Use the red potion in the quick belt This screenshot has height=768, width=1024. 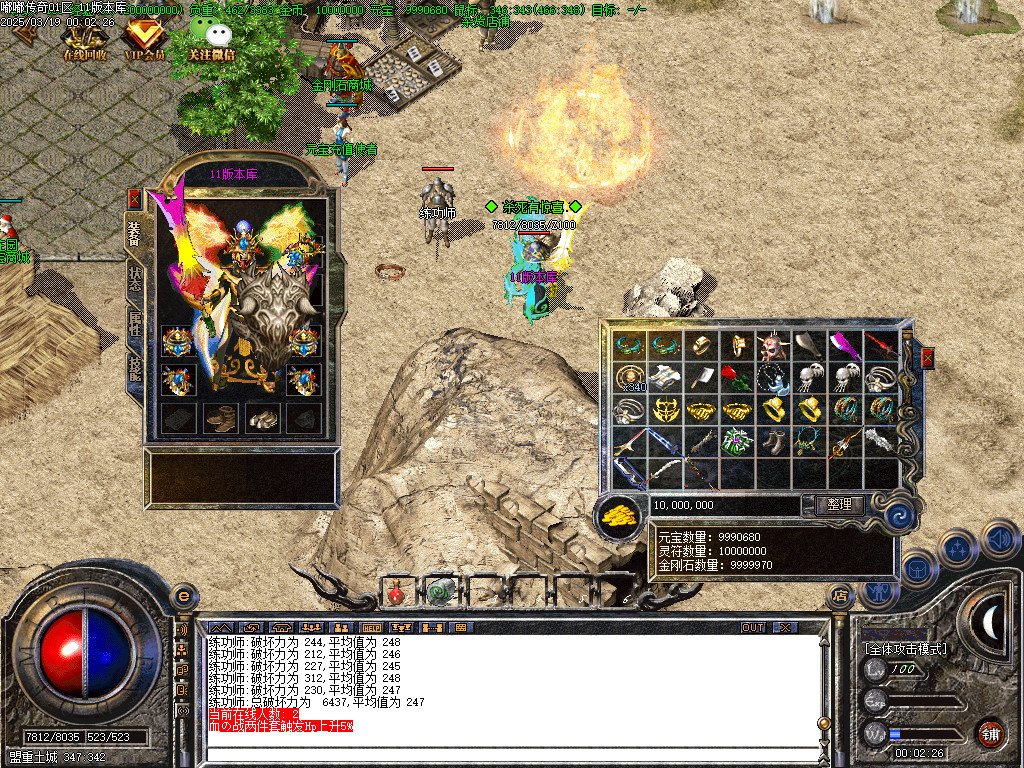396,592
